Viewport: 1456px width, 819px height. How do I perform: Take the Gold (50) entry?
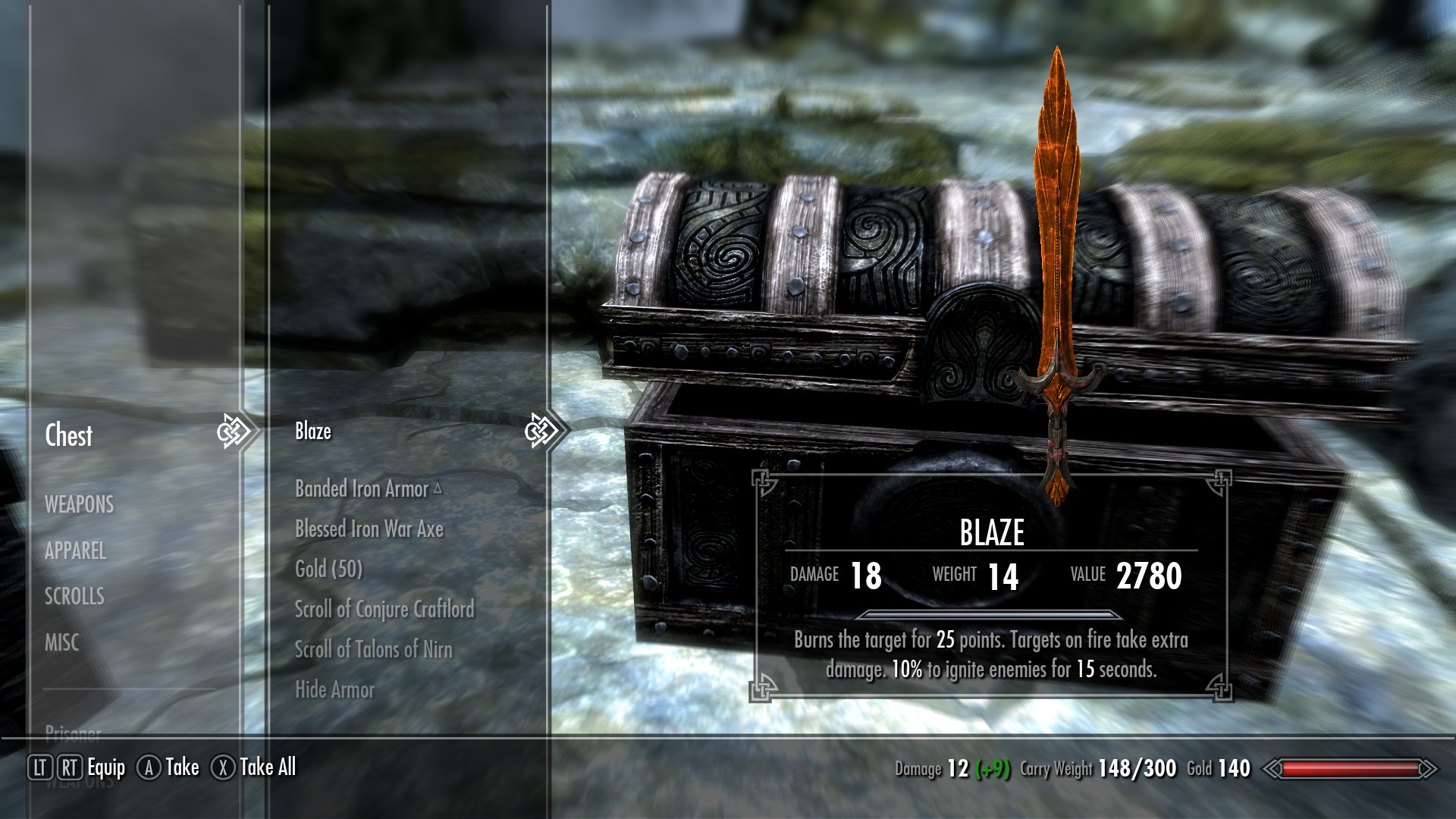(328, 569)
